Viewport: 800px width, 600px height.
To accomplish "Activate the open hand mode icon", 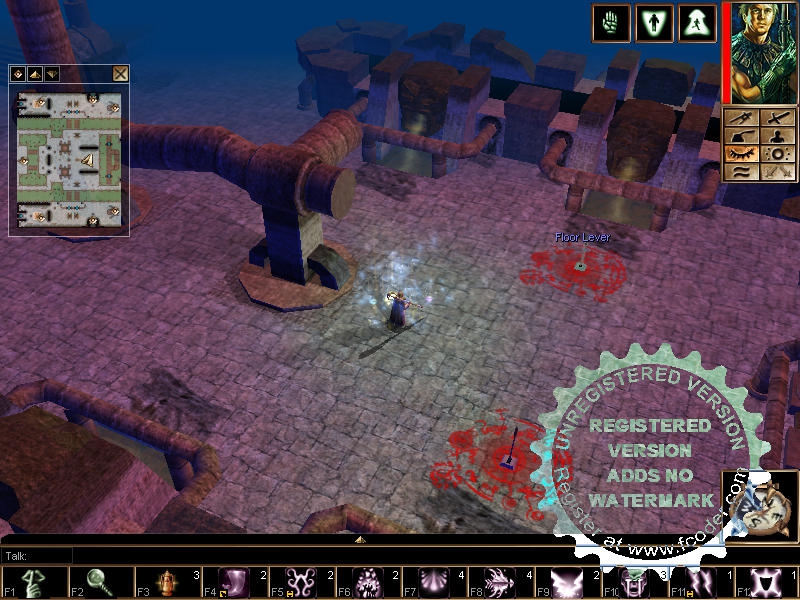I will point(610,23).
